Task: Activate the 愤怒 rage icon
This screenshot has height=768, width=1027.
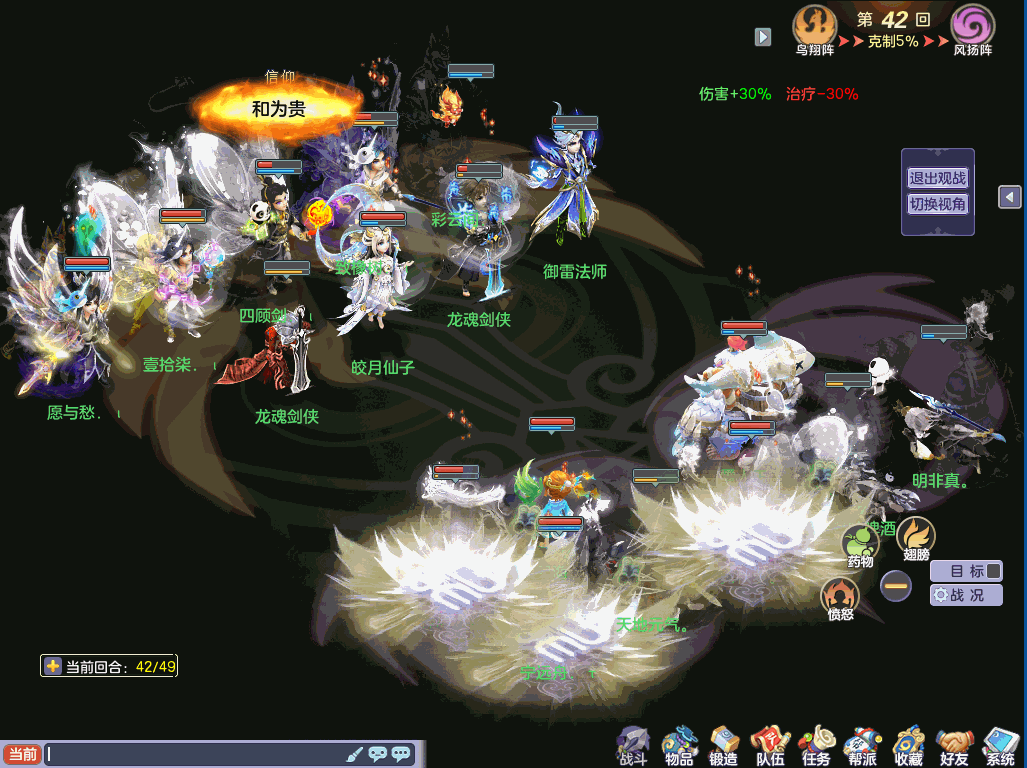Action: (840, 598)
